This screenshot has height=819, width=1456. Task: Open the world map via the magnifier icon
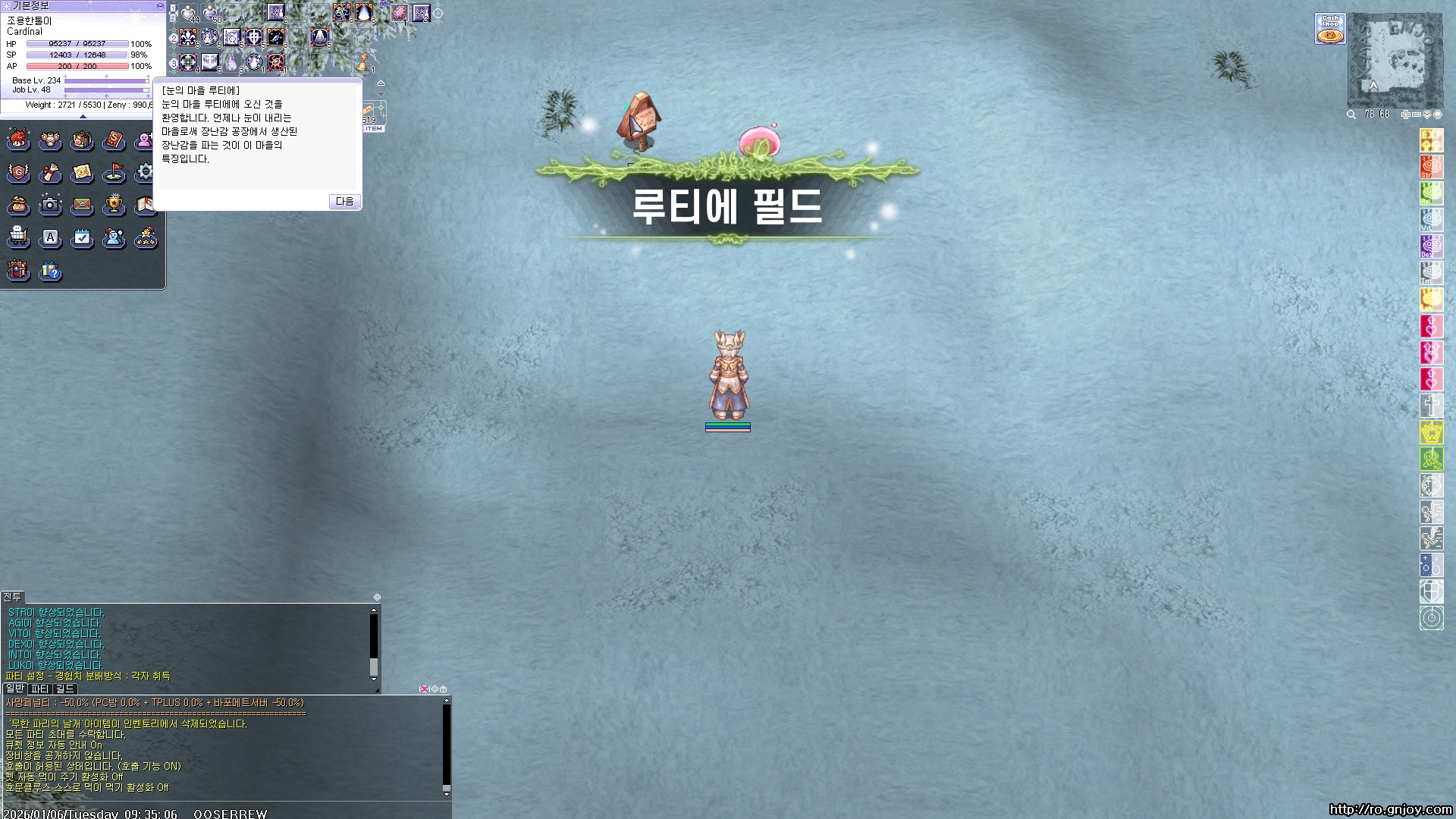pos(1351,115)
